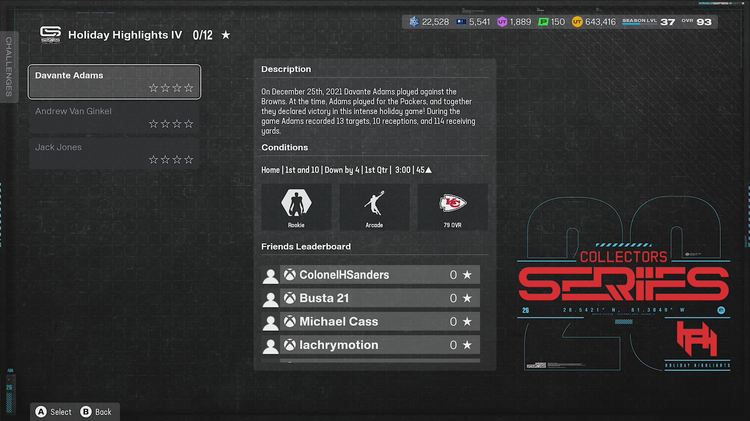Select the Arcade game style tile
The image size is (750, 421).
(x=374, y=207)
